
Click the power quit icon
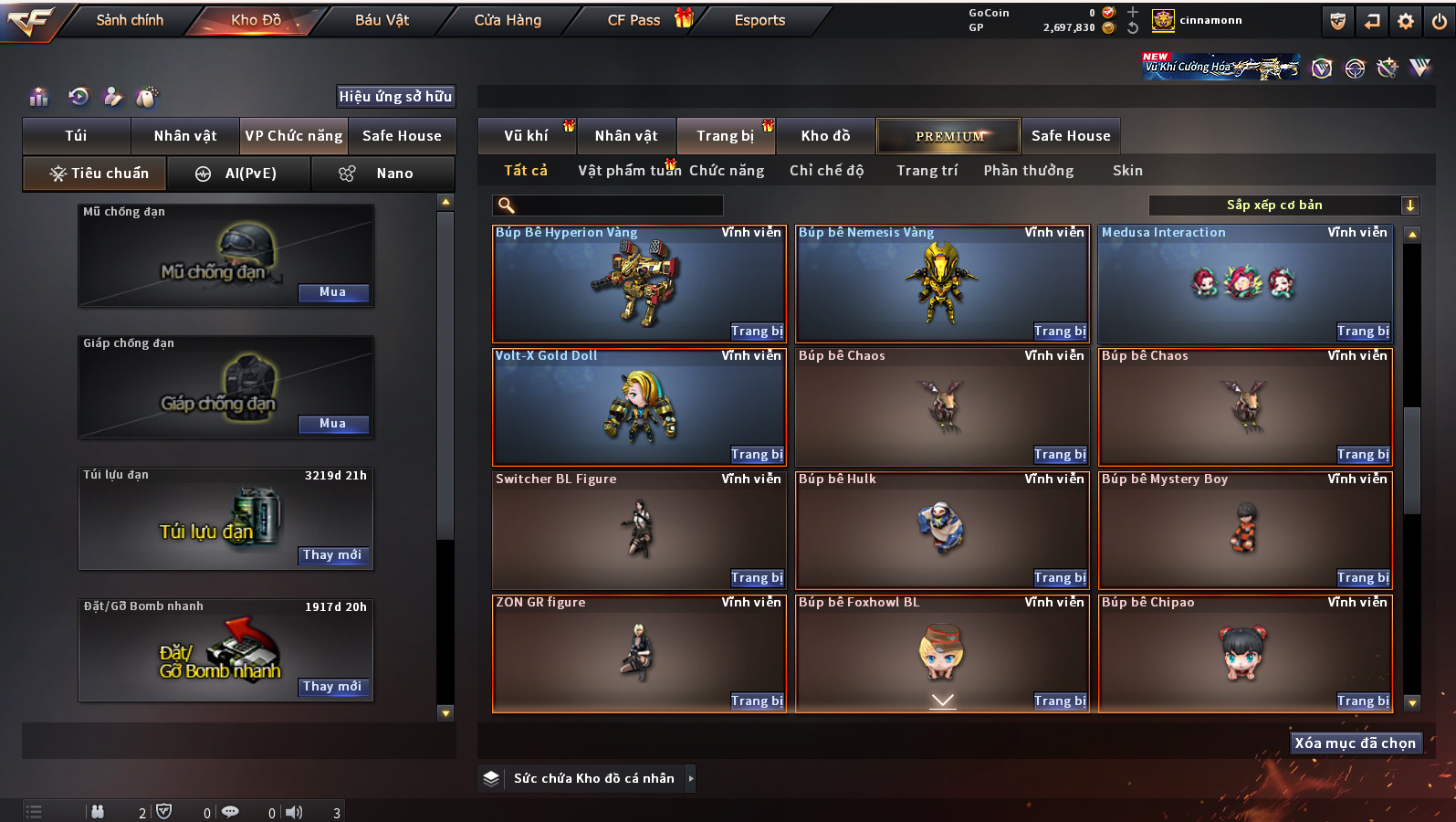click(1439, 21)
